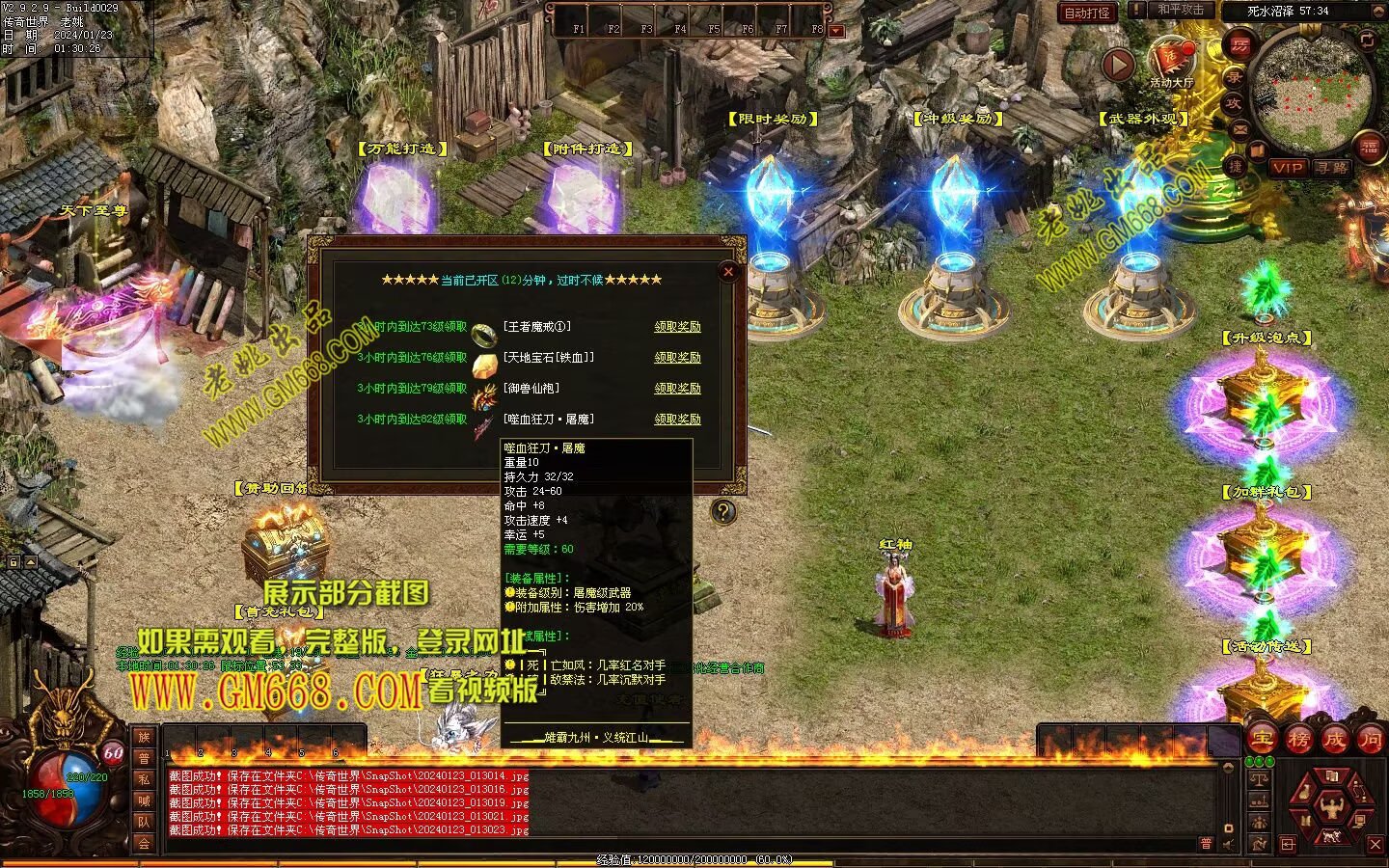Claim the 天地宝石 reward link
The image size is (1389, 868).
677,358
